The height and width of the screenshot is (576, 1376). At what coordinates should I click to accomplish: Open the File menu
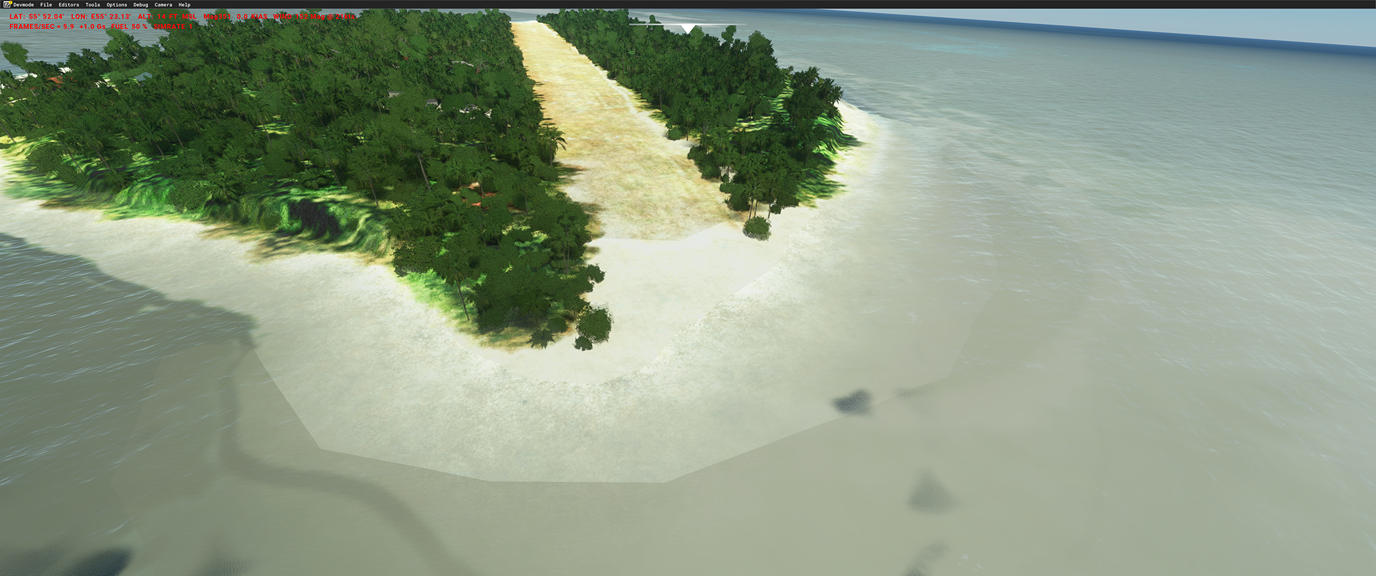[46, 5]
